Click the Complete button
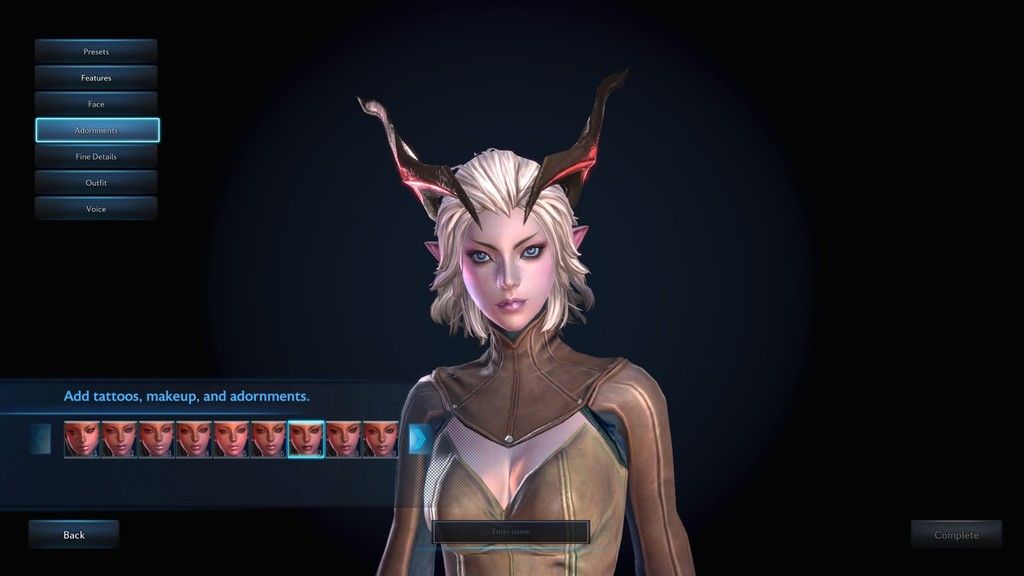 pyautogui.click(x=956, y=535)
